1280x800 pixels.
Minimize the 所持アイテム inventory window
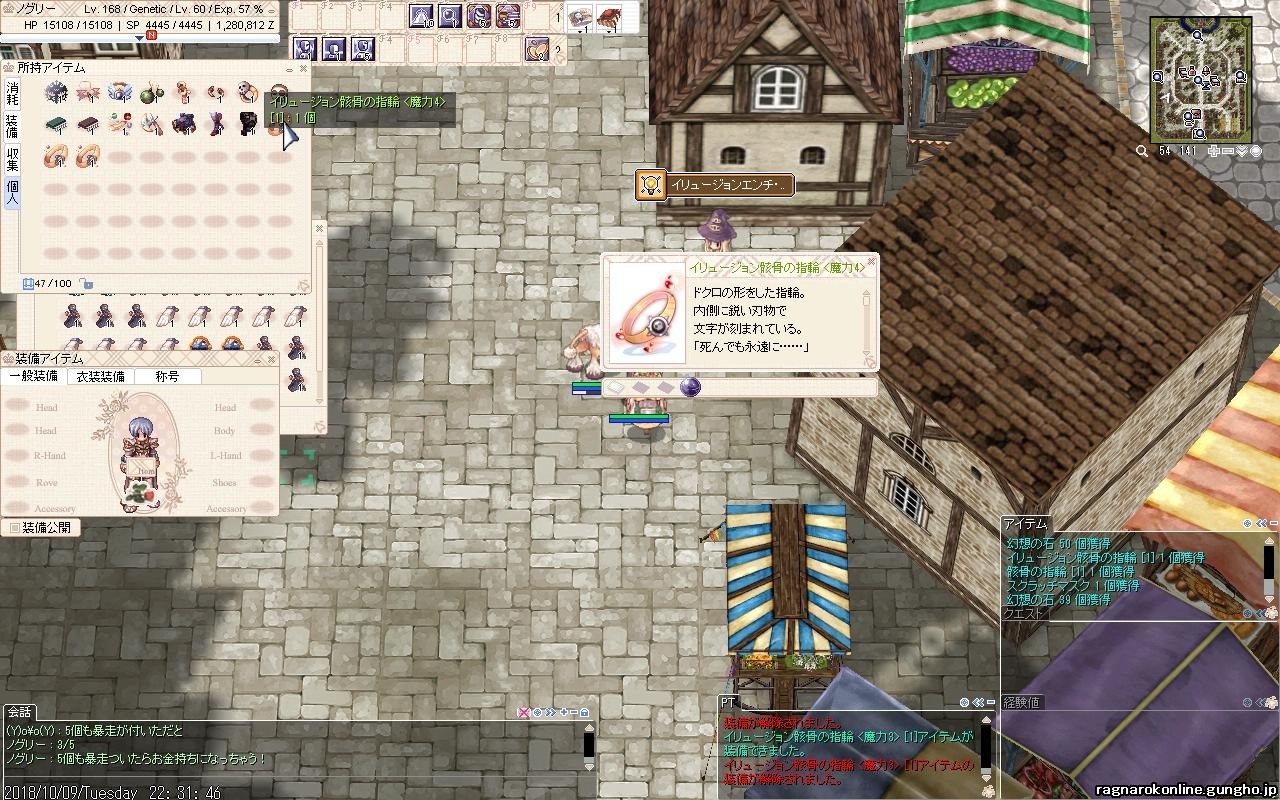coord(289,69)
